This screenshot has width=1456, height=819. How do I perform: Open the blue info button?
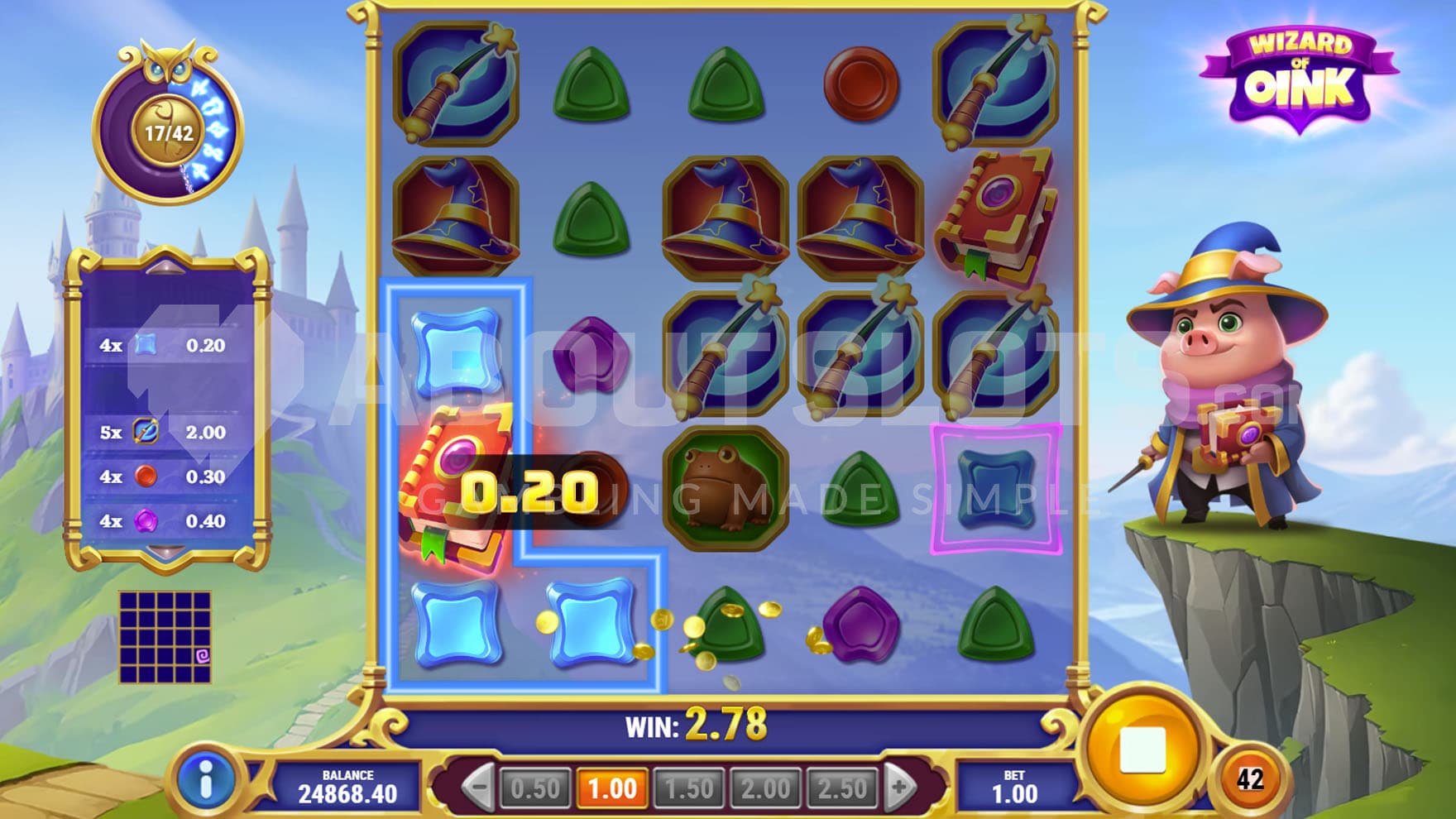coord(205,780)
